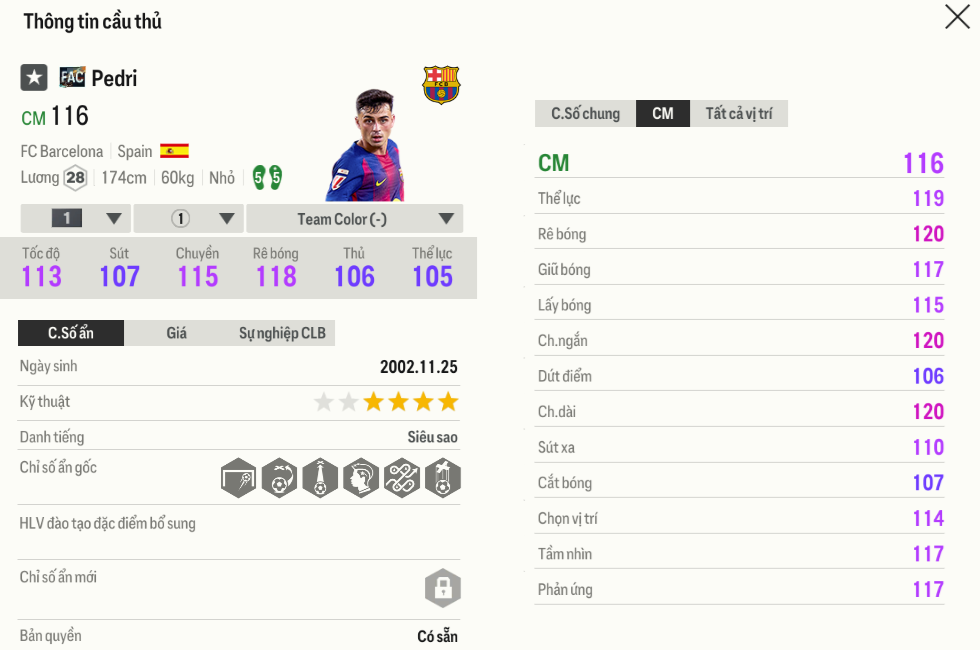The height and width of the screenshot is (650, 980).
Task: Open the circled 1 level dropdown
Action: [190, 219]
